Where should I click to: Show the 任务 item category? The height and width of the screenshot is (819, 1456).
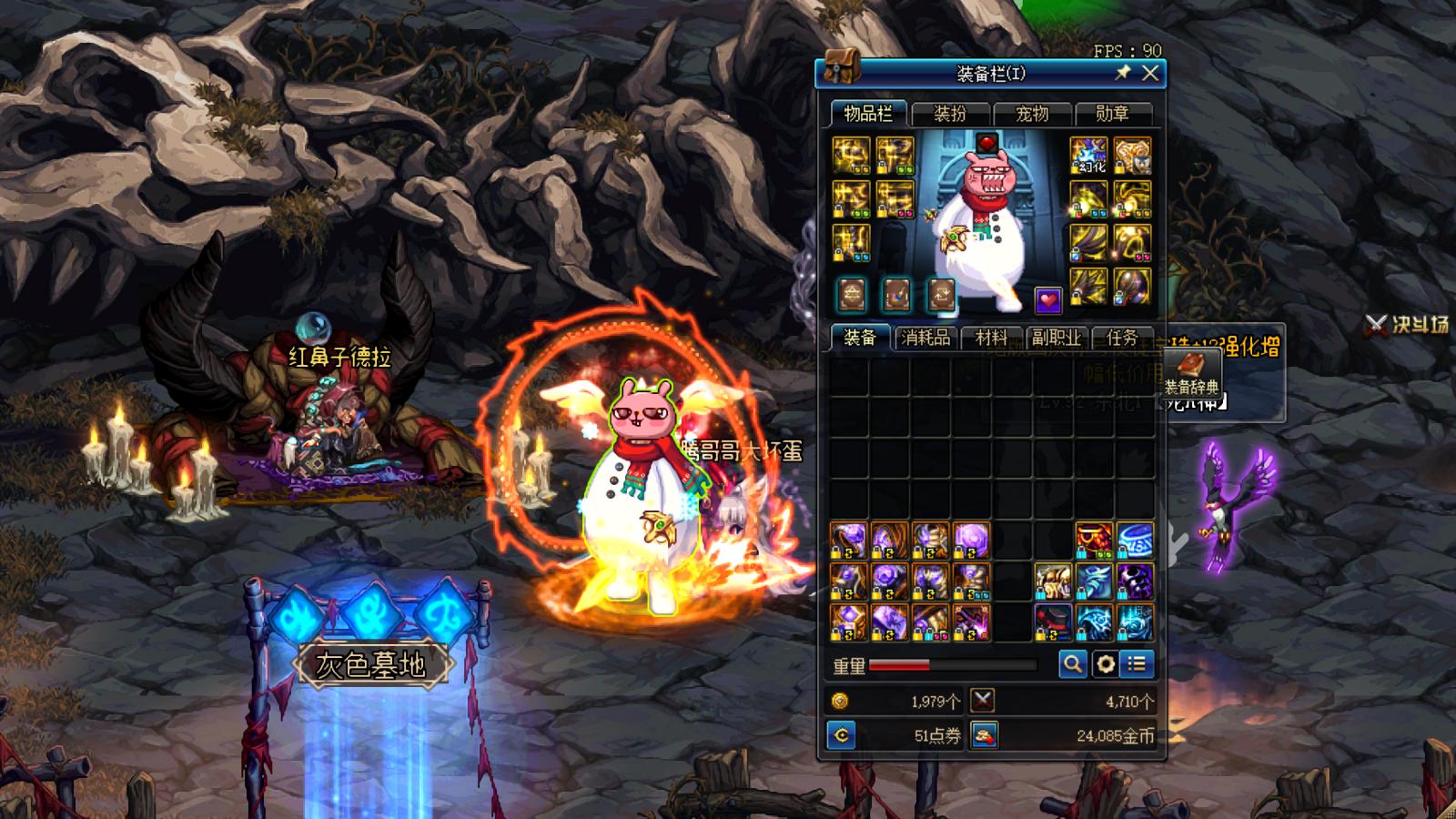tap(1121, 338)
